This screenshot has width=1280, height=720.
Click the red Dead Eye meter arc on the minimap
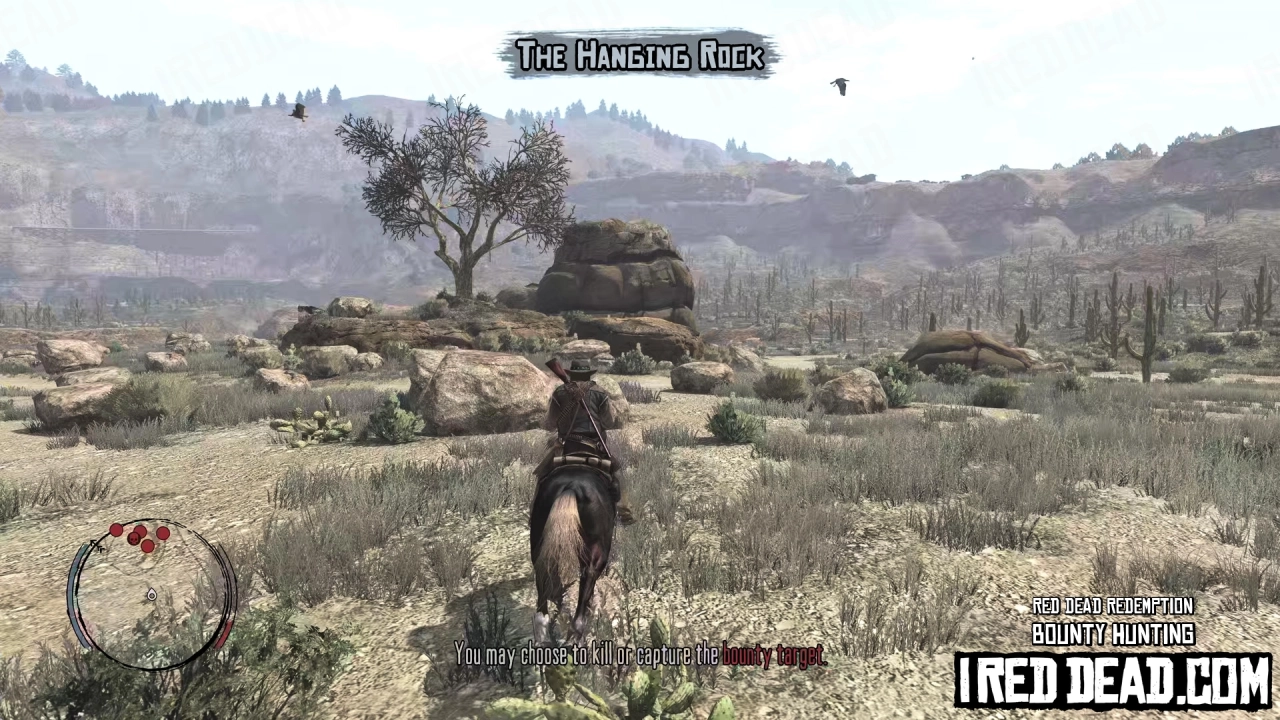coord(224,633)
